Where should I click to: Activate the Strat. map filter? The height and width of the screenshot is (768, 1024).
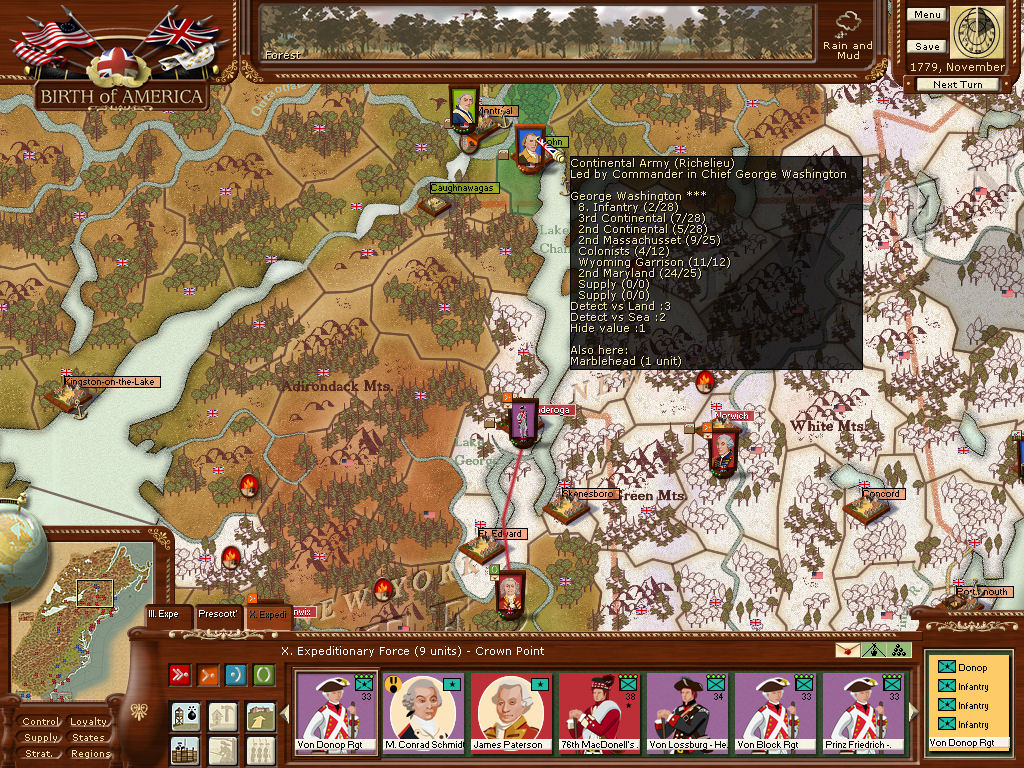[41, 754]
